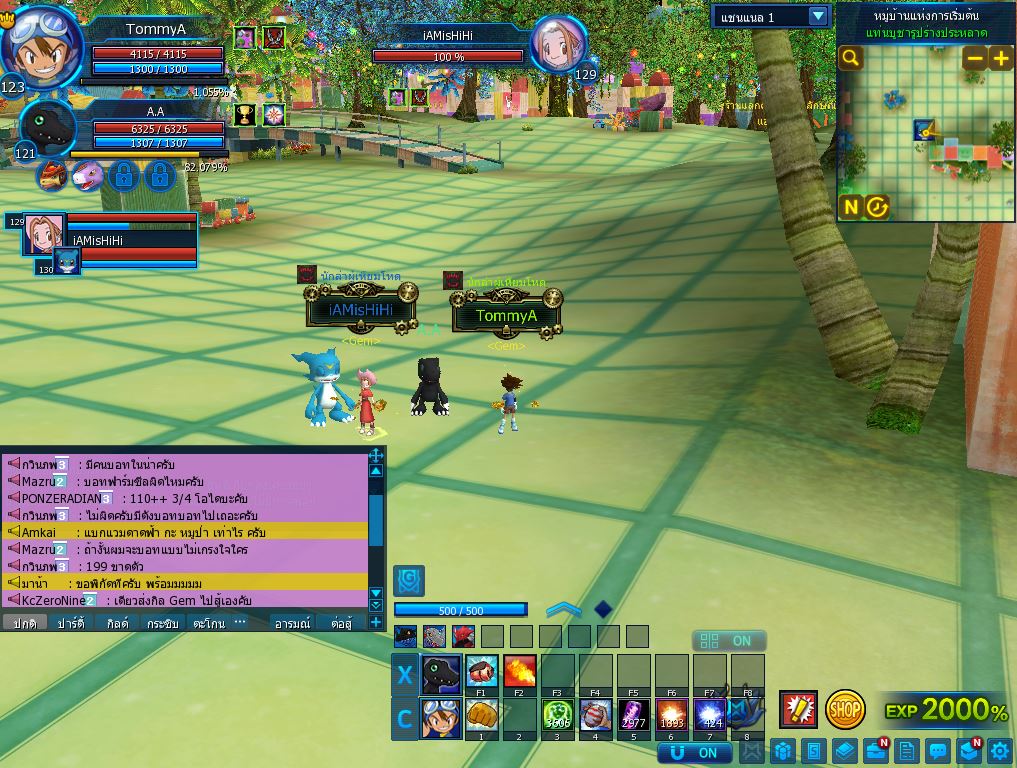1017x768 pixels.
Task: Use the fire breath skill in F2
Action: 519,671
